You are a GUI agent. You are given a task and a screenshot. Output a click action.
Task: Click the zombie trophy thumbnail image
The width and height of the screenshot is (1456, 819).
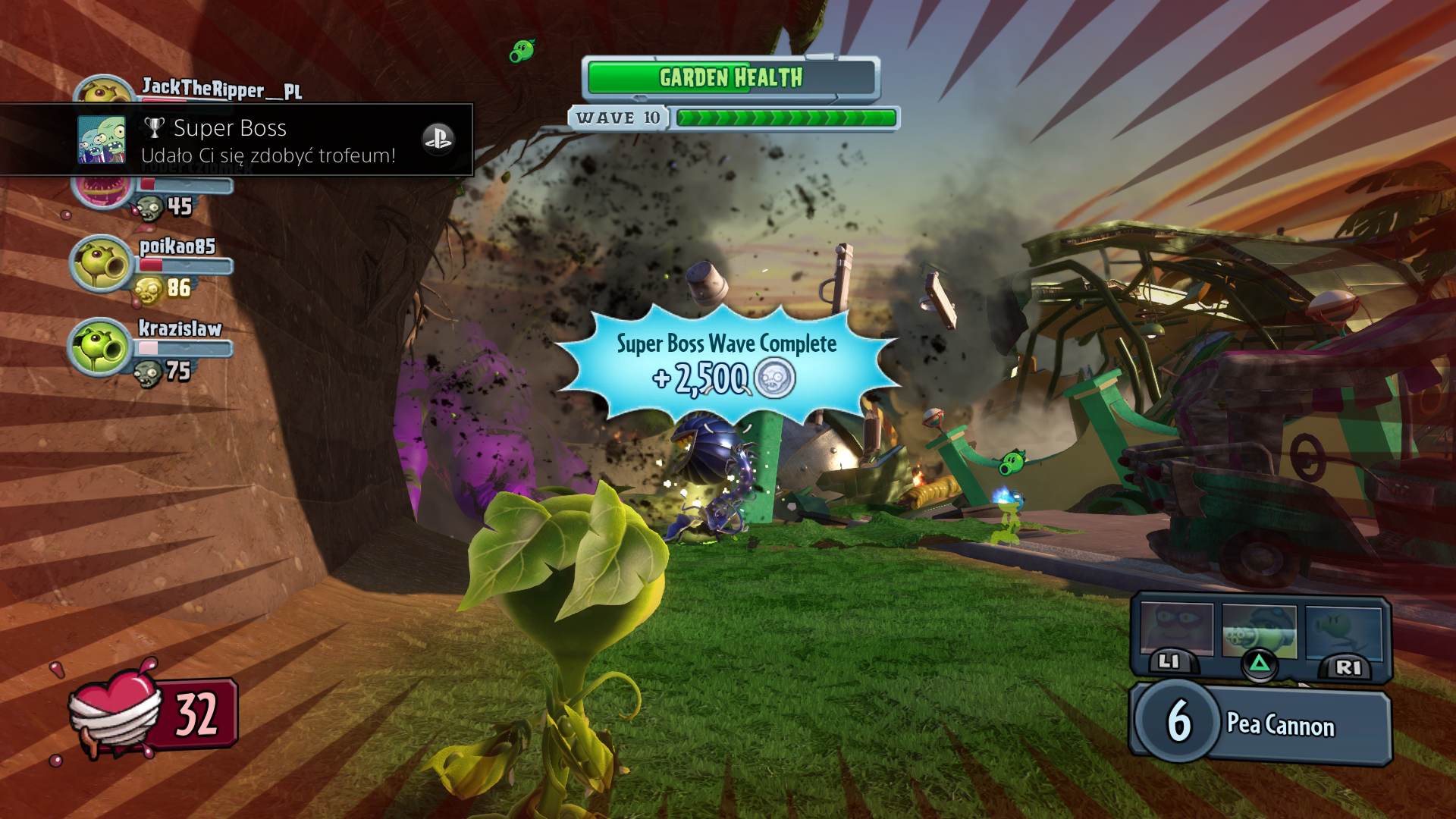point(102,140)
